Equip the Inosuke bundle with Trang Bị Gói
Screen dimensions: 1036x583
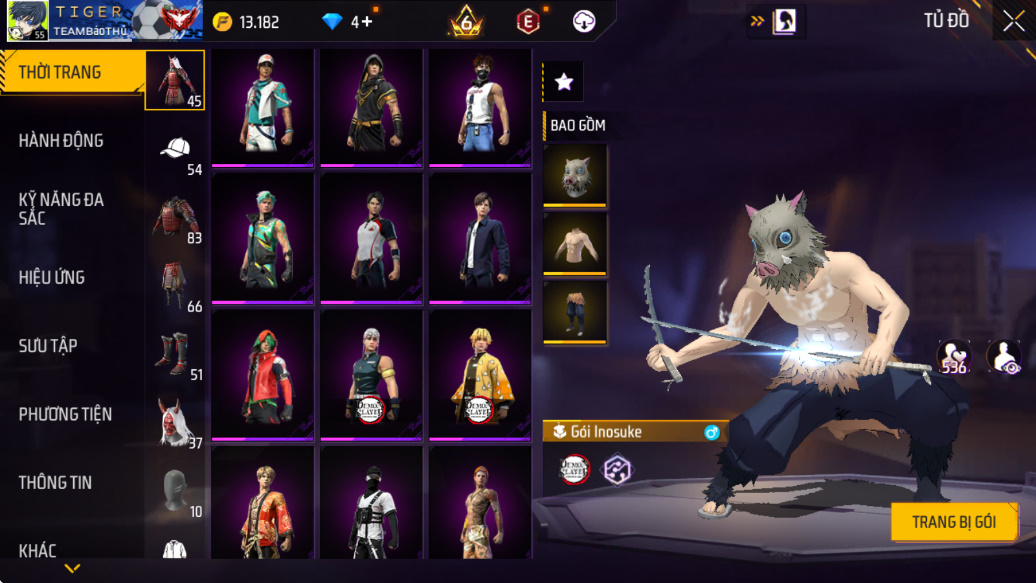click(x=953, y=522)
